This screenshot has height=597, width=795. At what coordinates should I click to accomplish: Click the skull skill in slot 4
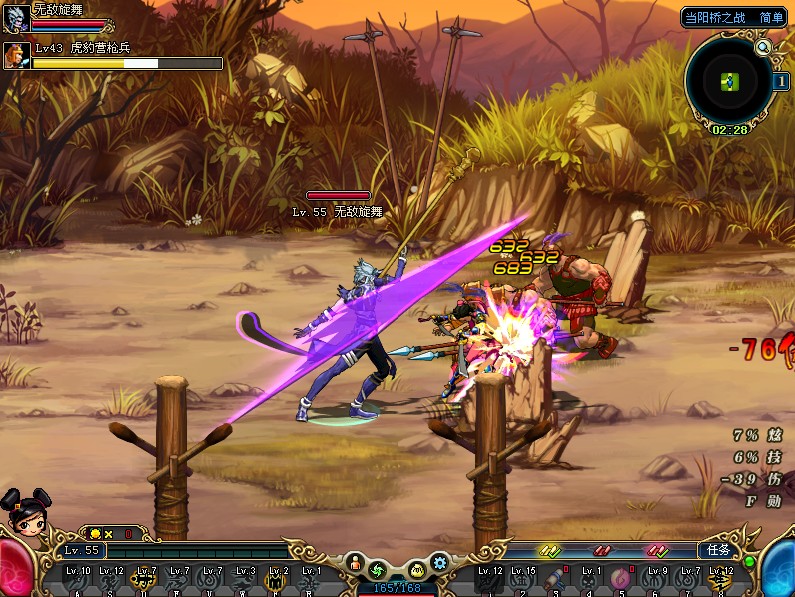591,582
